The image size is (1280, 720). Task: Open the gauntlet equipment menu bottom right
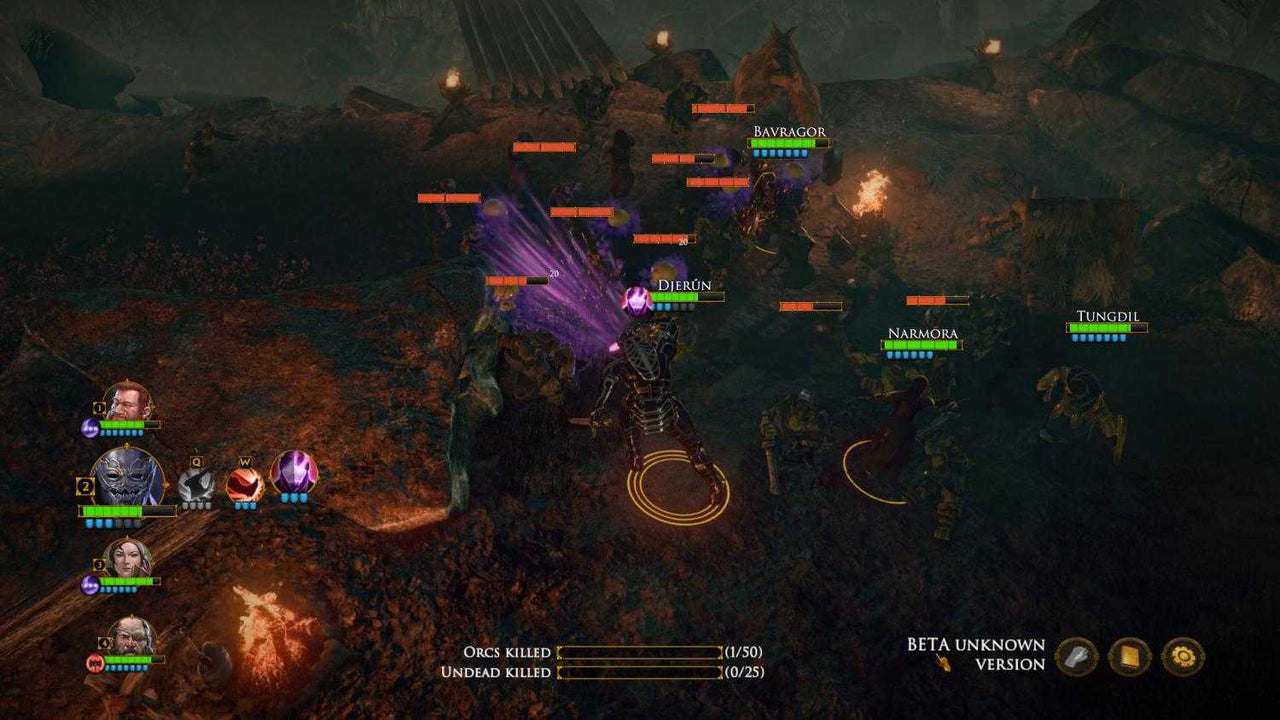click(x=1074, y=655)
